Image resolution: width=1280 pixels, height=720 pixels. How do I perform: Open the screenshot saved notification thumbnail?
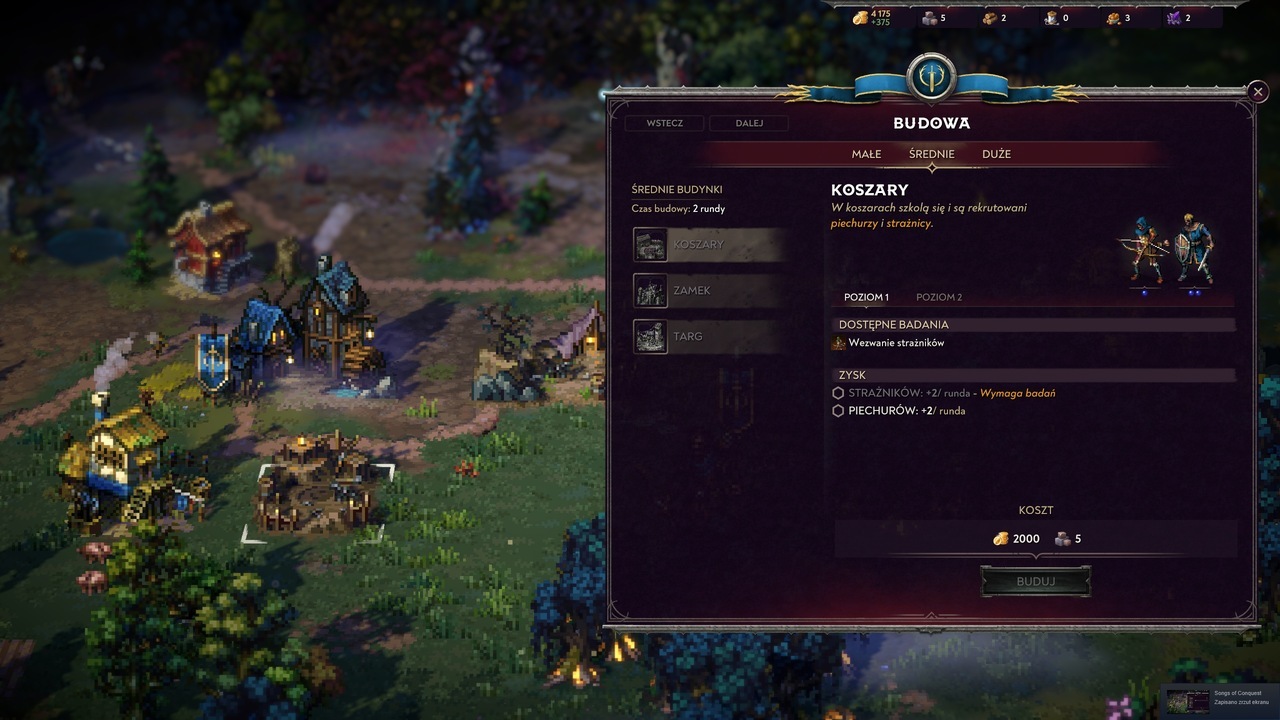click(1186, 699)
